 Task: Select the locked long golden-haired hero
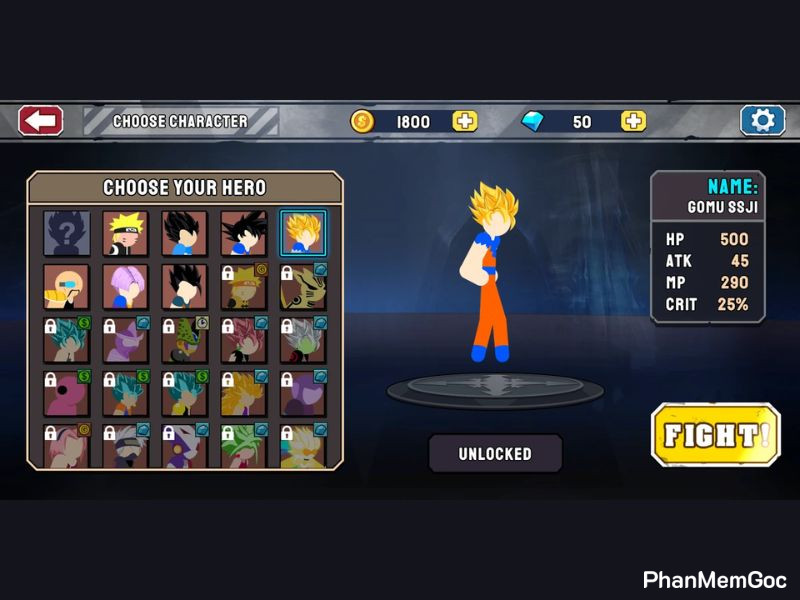click(244, 394)
